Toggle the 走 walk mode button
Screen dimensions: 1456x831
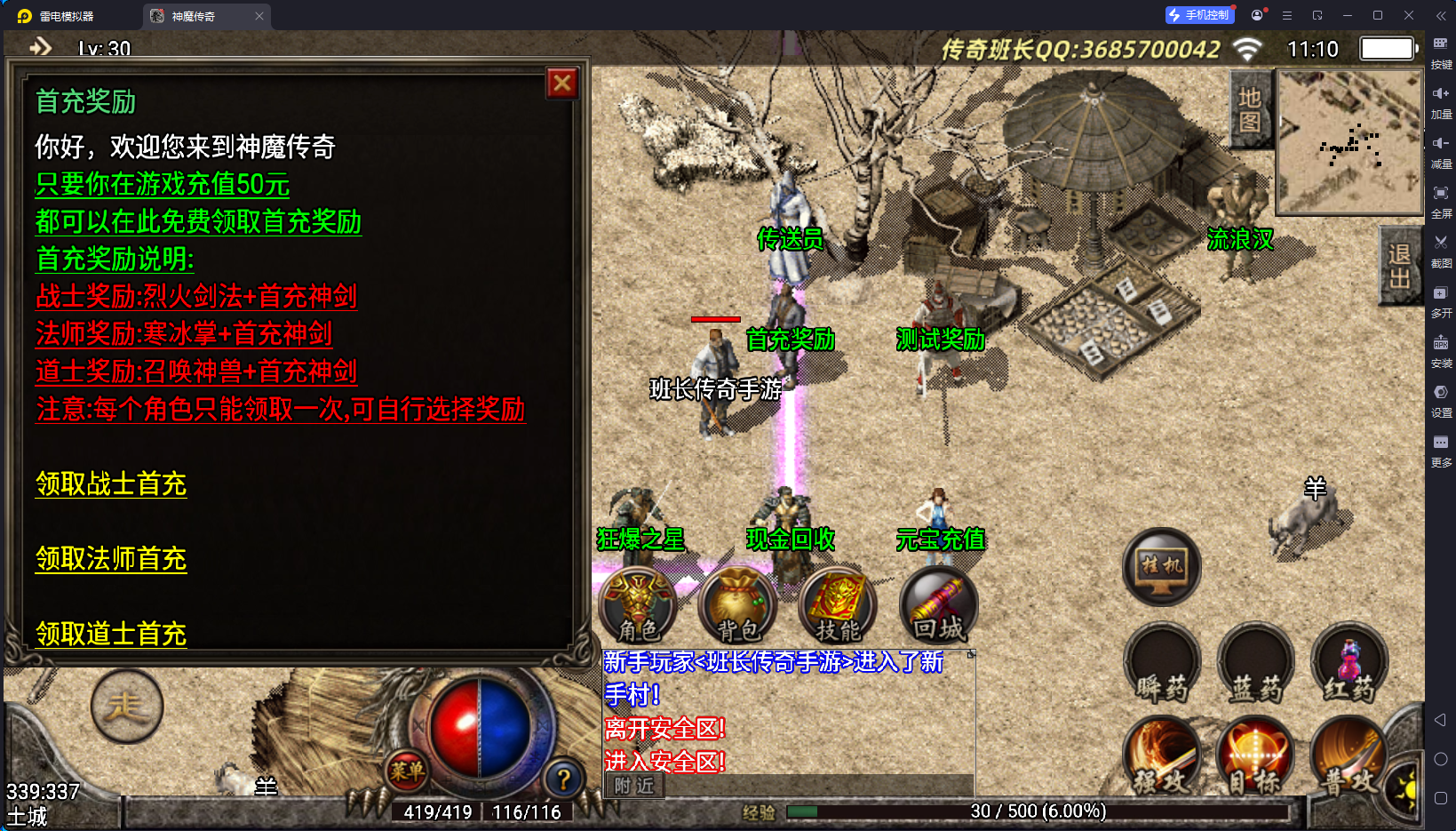(x=126, y=707)
